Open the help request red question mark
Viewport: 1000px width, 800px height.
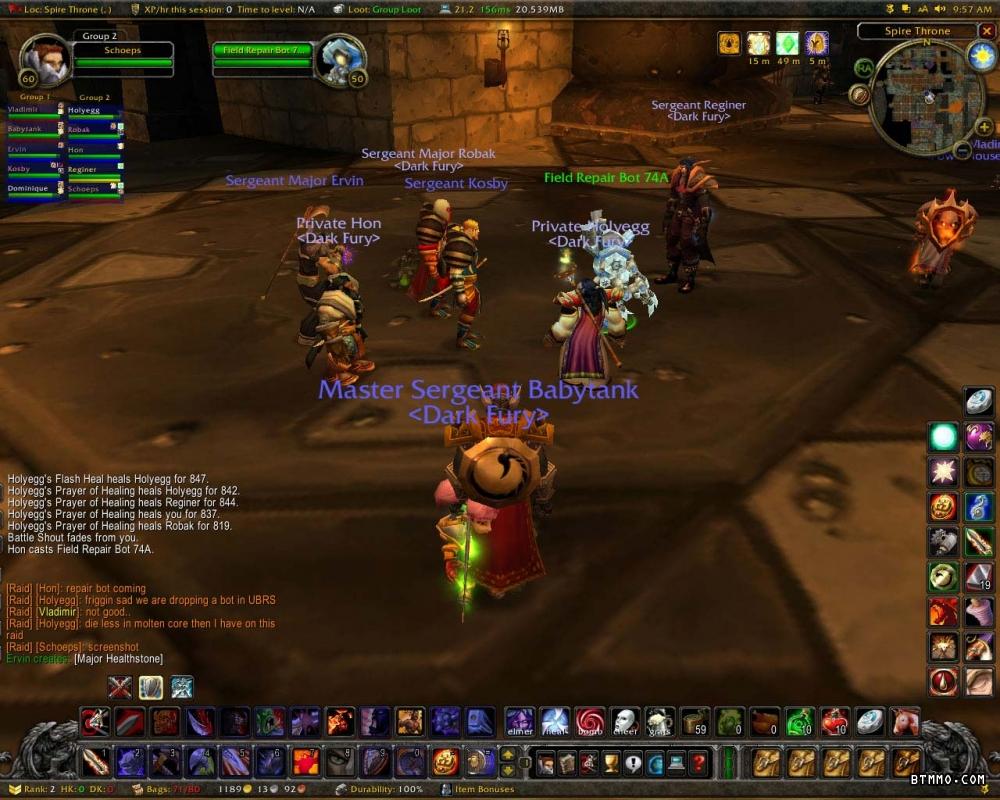(700, 764)
